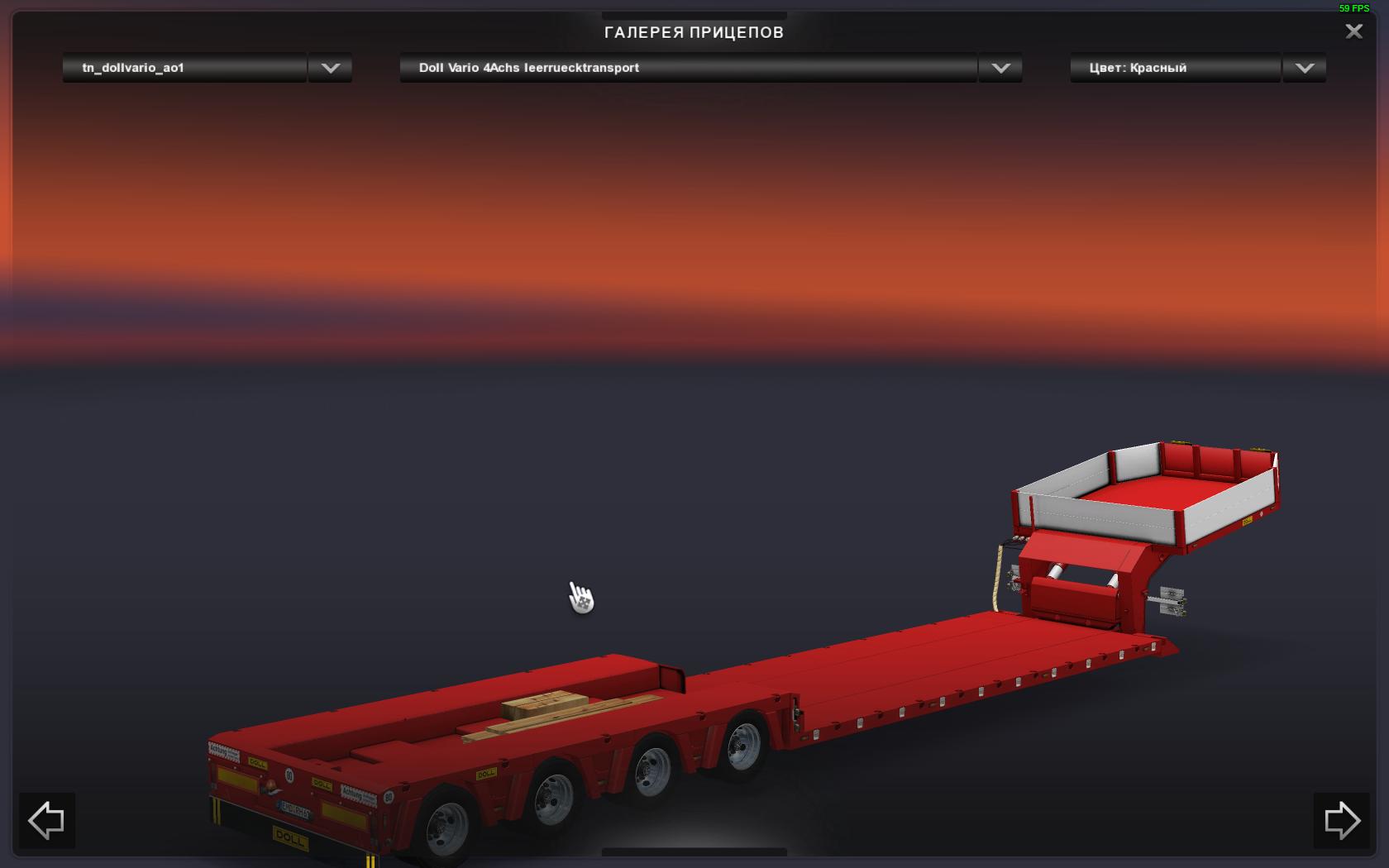
Task: Click the chevron icon on the color selector
Action: (x=1304, y=68)
